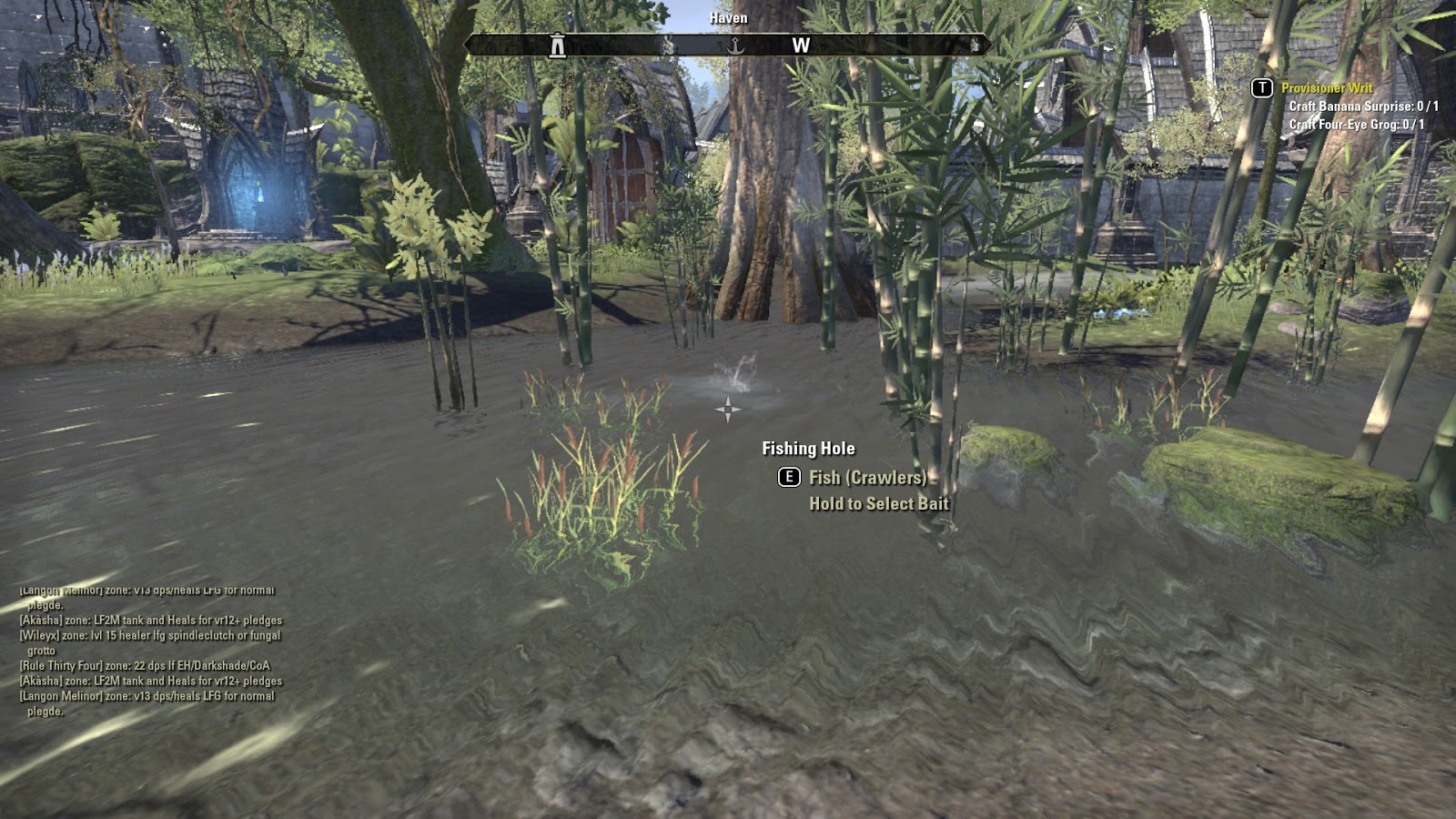Click the faint quest marker right of the anchor
Screen dimensions: 1456x819
(x=670, y=45)
